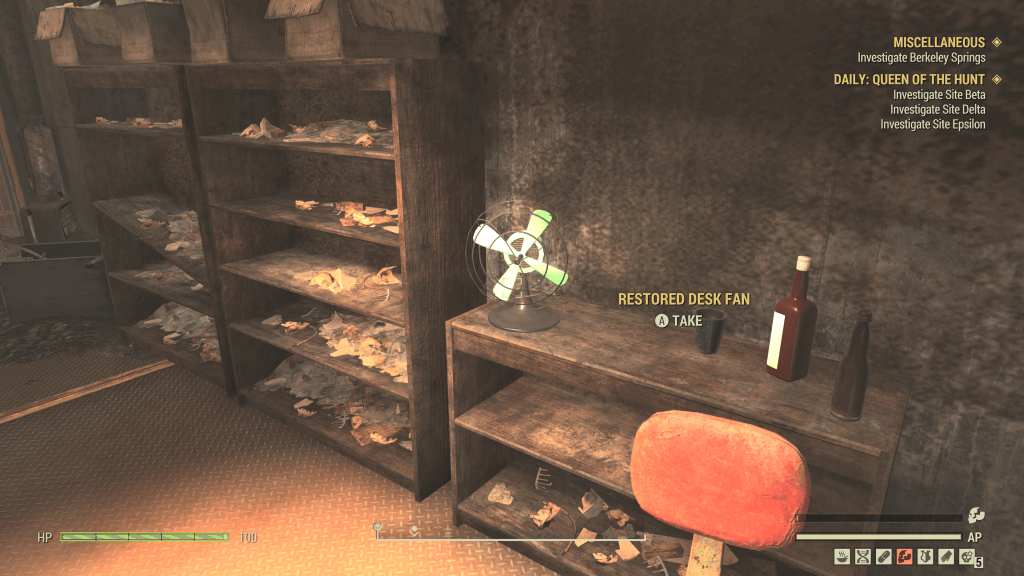The image size is (1024, 576).
Task: Open the Investigate Berkeley Springs objective
Action: [x=921, y=58]
